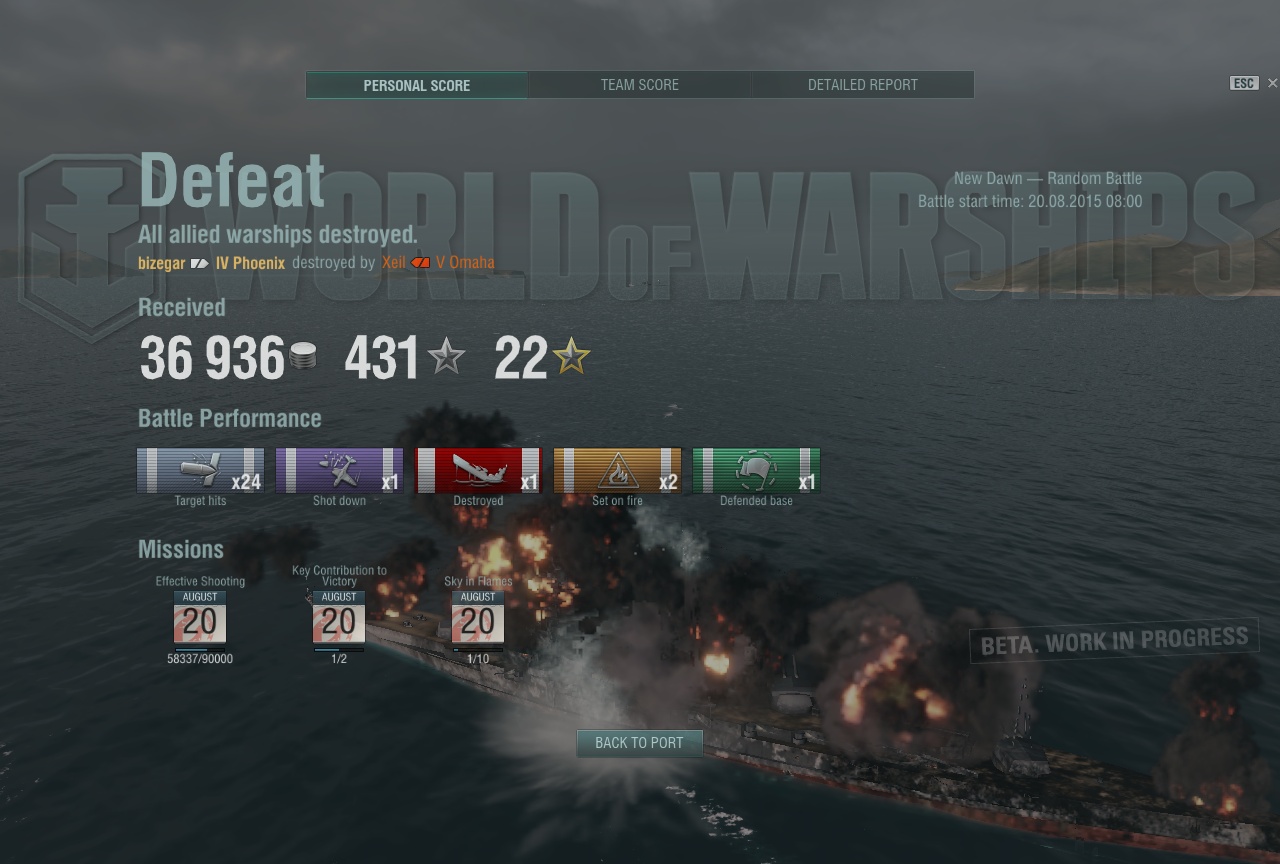Choose the Set on fire ribbon
1280x864 pixels.
tap(617, 471)
